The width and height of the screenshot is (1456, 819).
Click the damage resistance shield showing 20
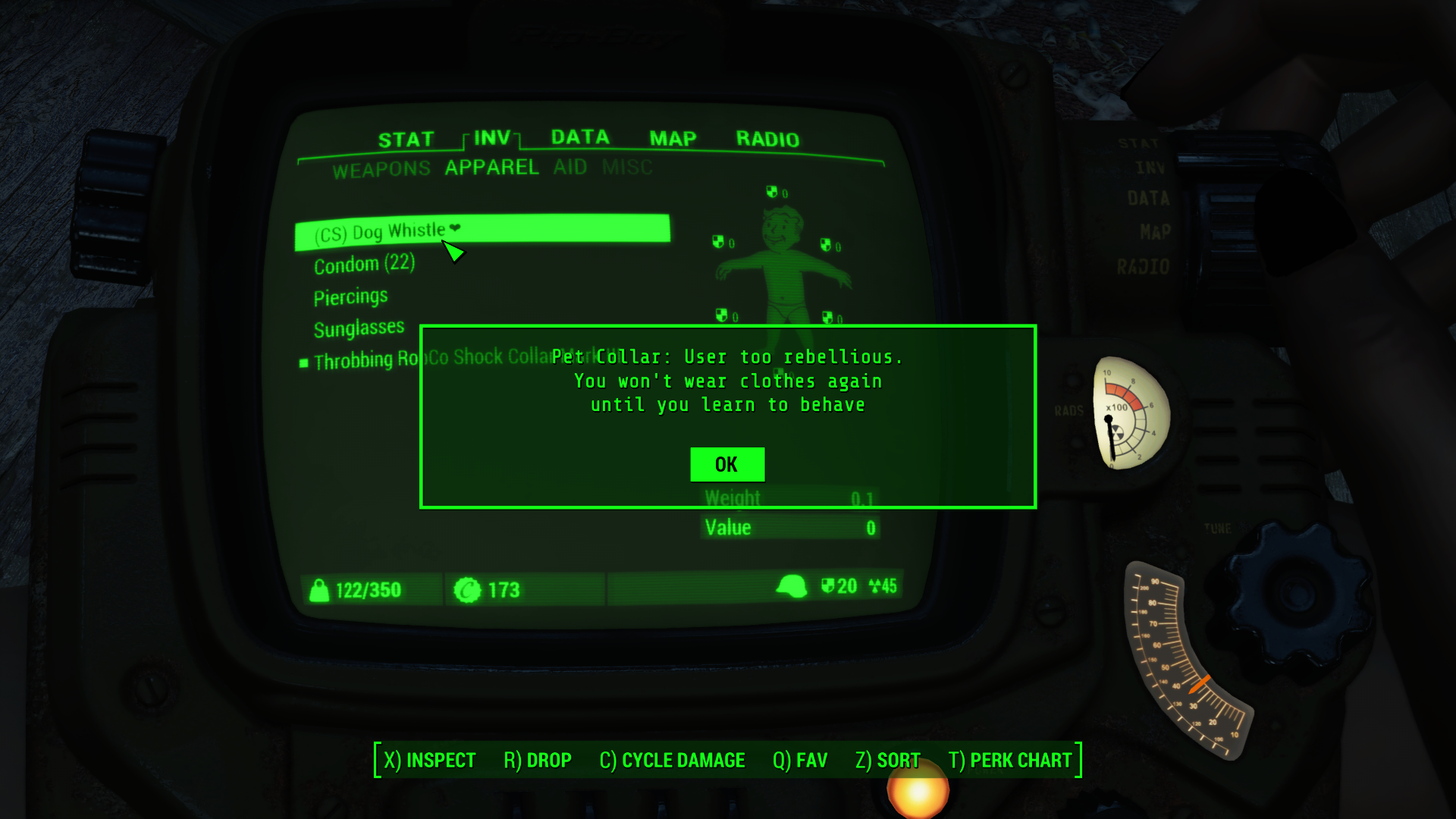(828, 586)
